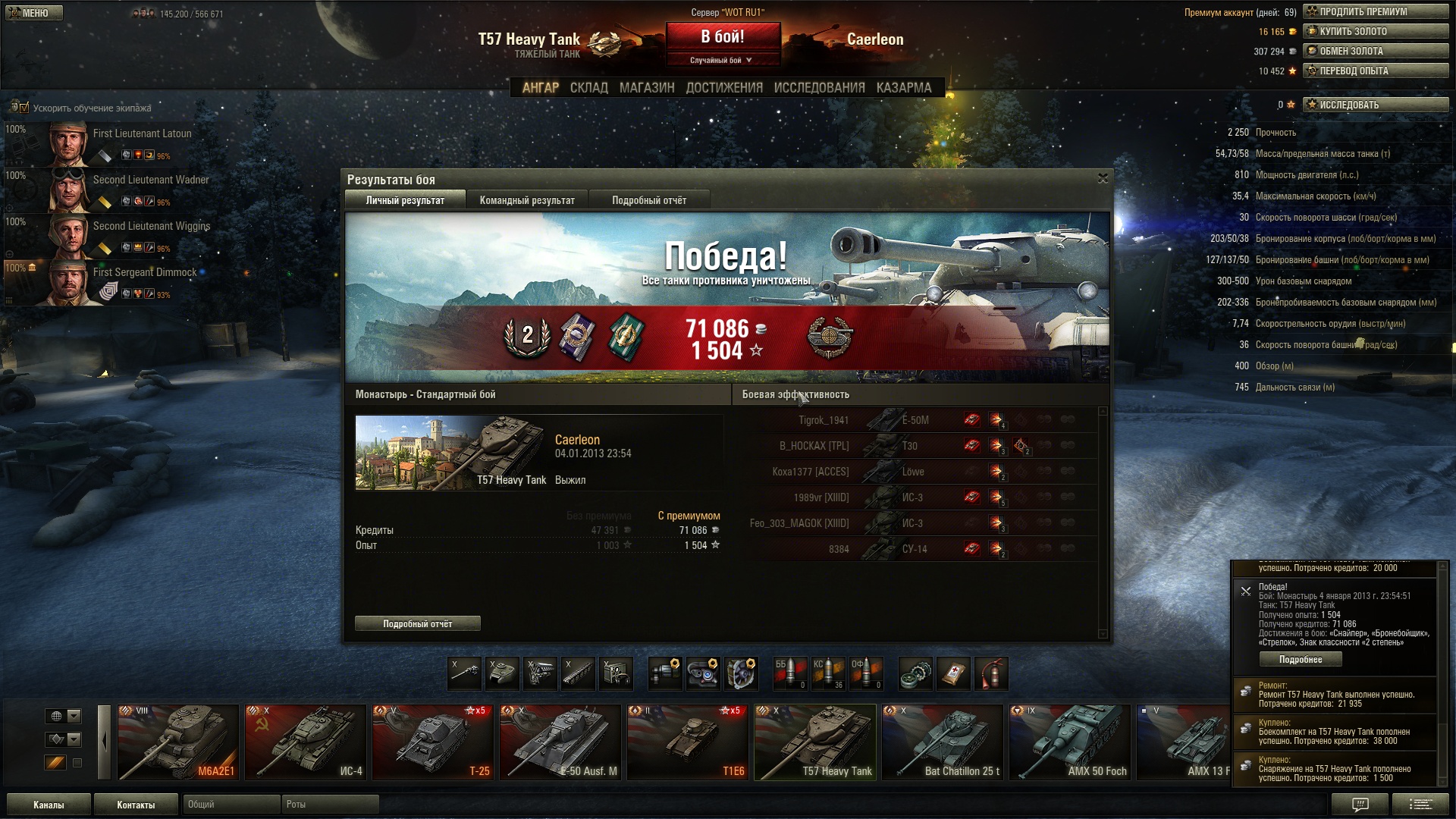Open the Контакты list

tap(136, 805)
